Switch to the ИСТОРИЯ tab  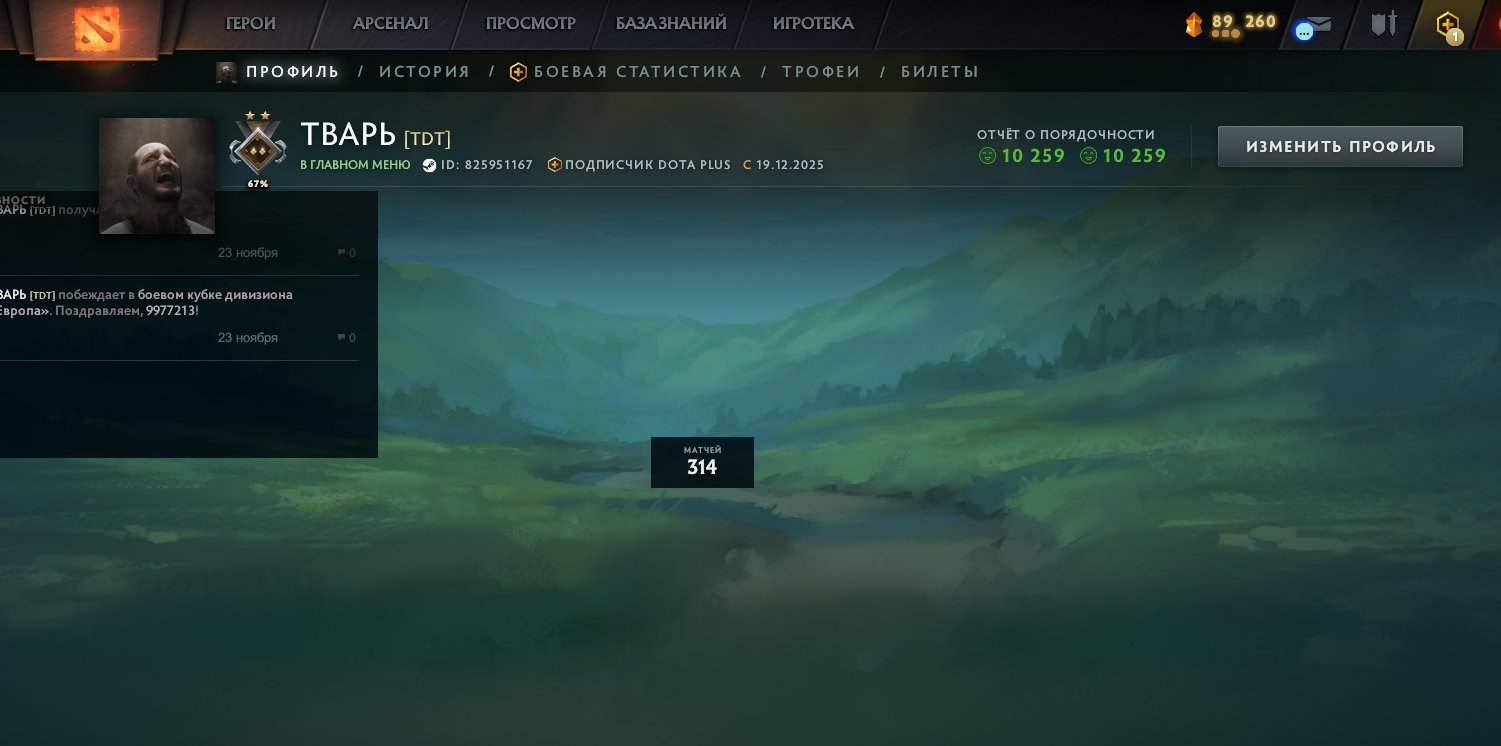click(425, 71)
